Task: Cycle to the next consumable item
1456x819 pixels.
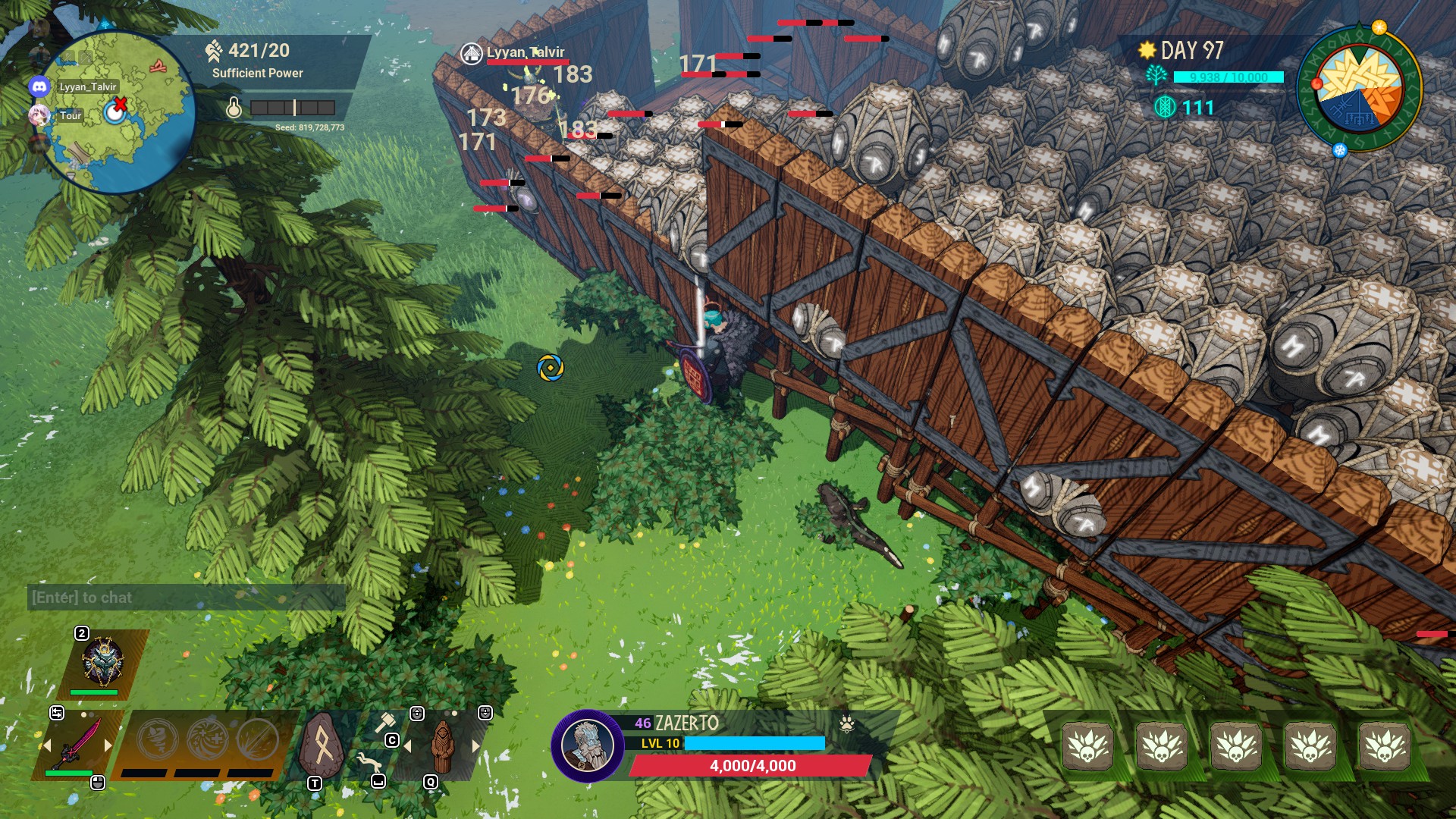Action: click(476, 746)
